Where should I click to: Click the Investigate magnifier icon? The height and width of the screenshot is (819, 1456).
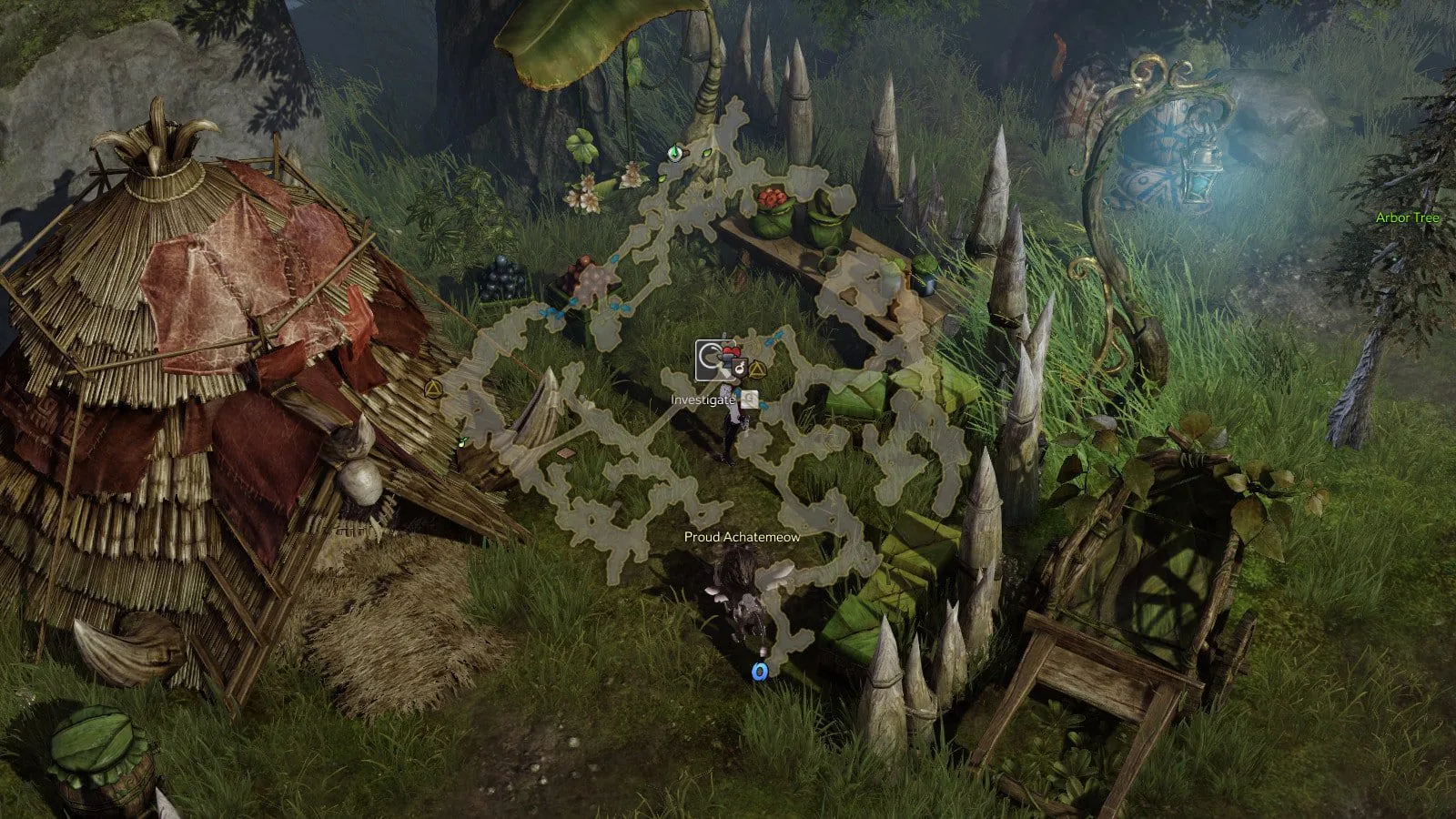750,399
